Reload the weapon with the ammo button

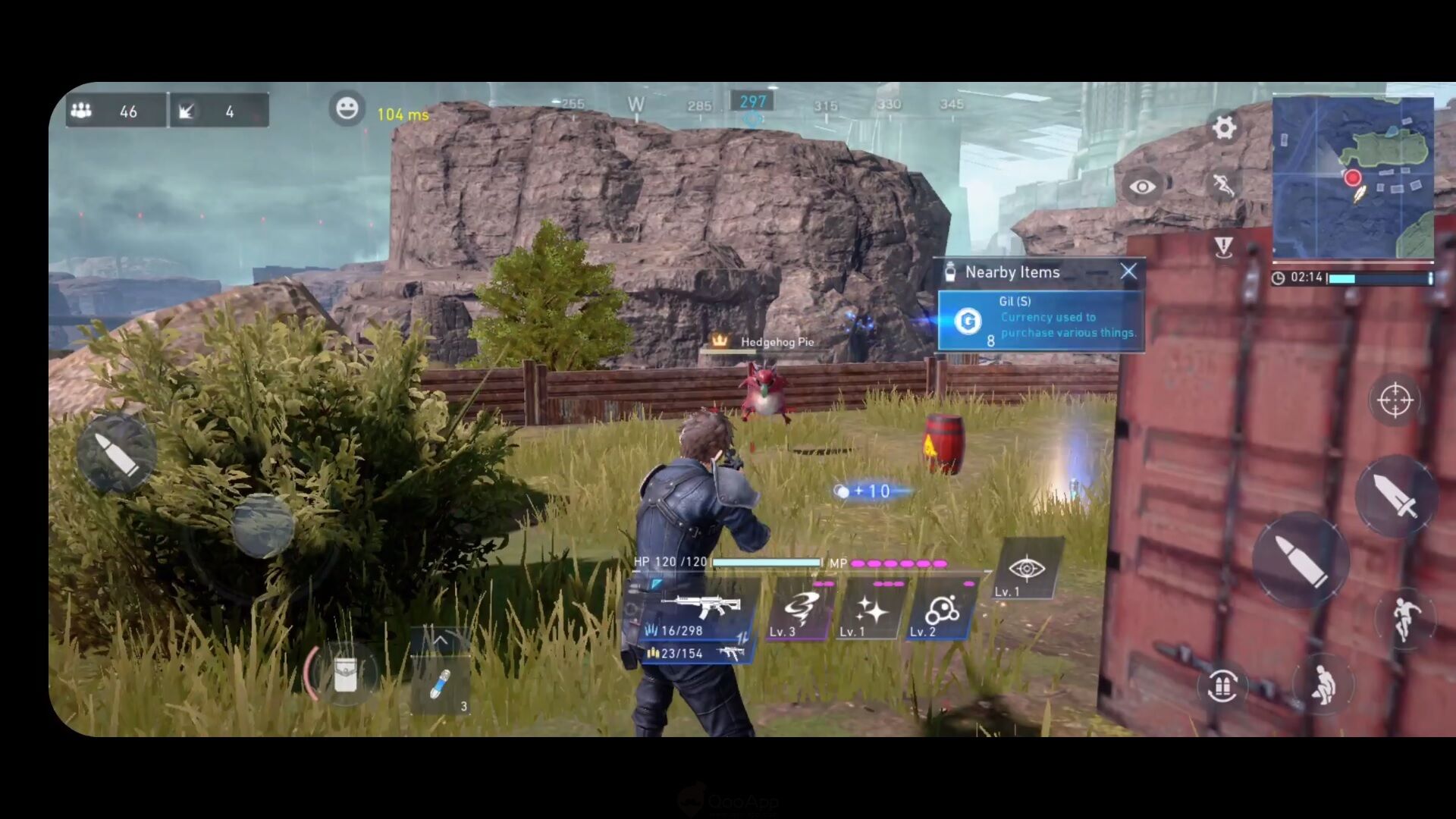[1222, 686]
